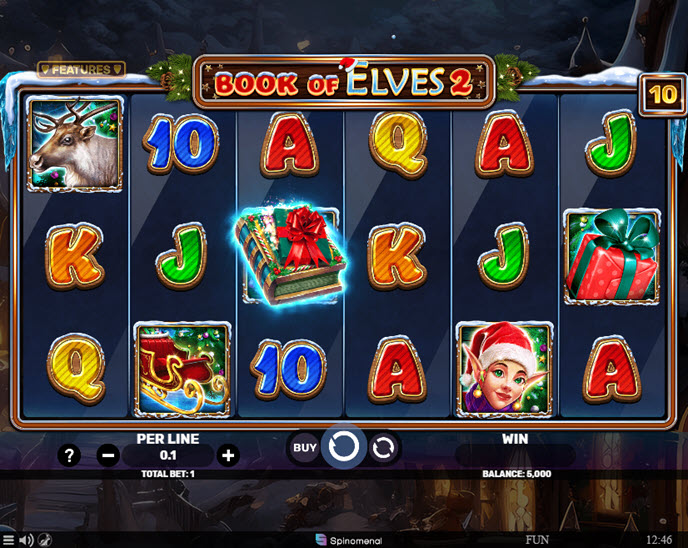This screenshot has width=688, height=548.
Task: Toggle the sound speaker icon
Action: pos(26,540)
